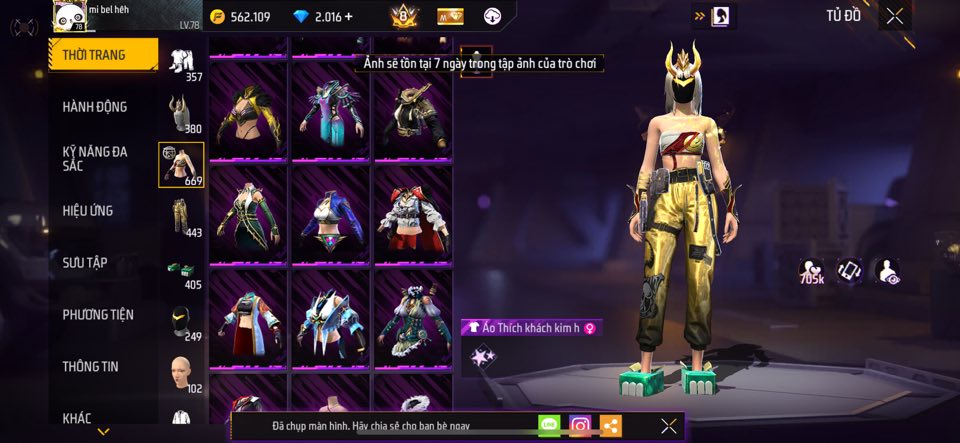This screenshot has height=443, width=960.
Task: Select the pants category icon (443)
Action: pyautogui.click(x=181, y=217)
